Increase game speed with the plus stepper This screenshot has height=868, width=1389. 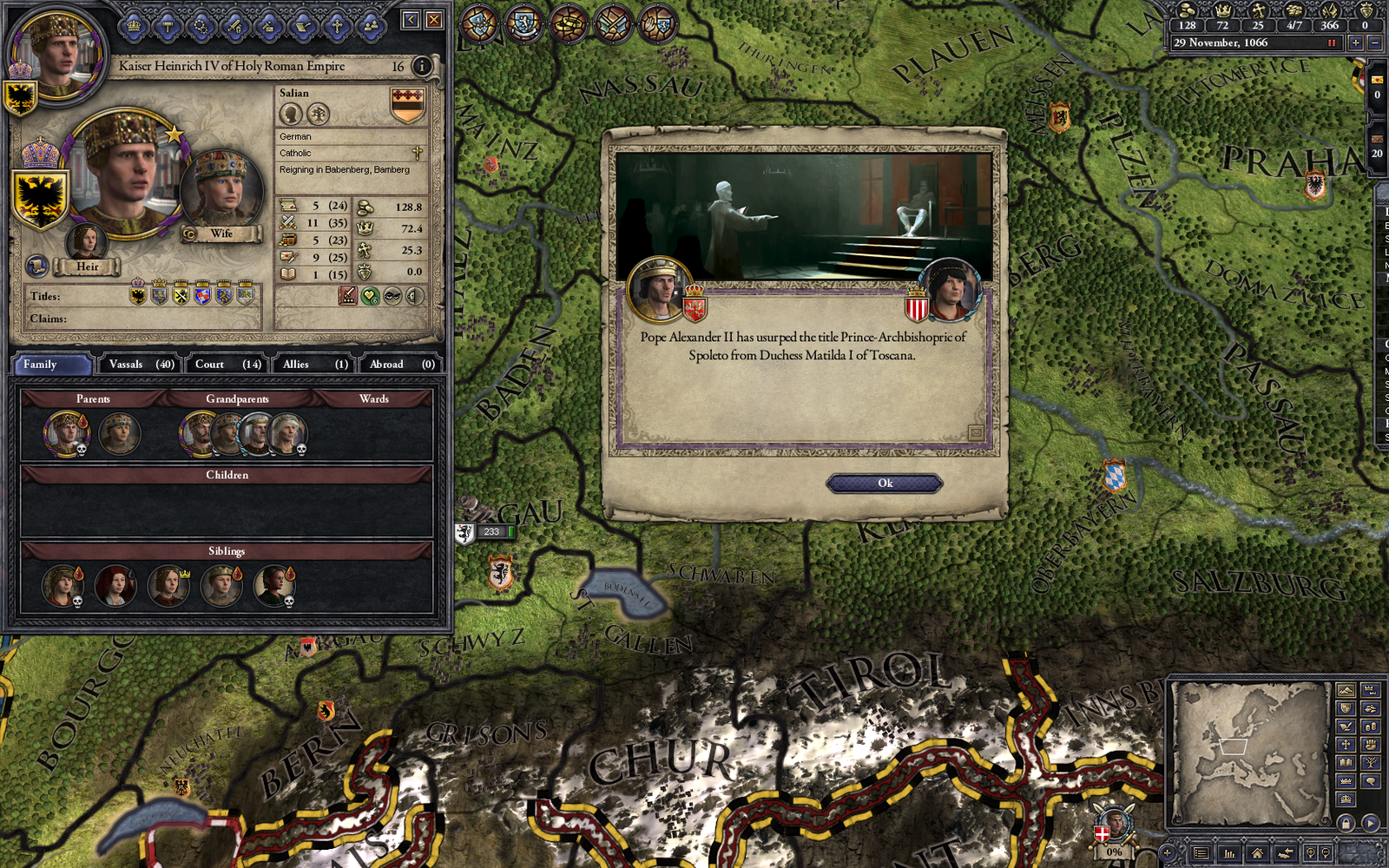pos(1356,43)
